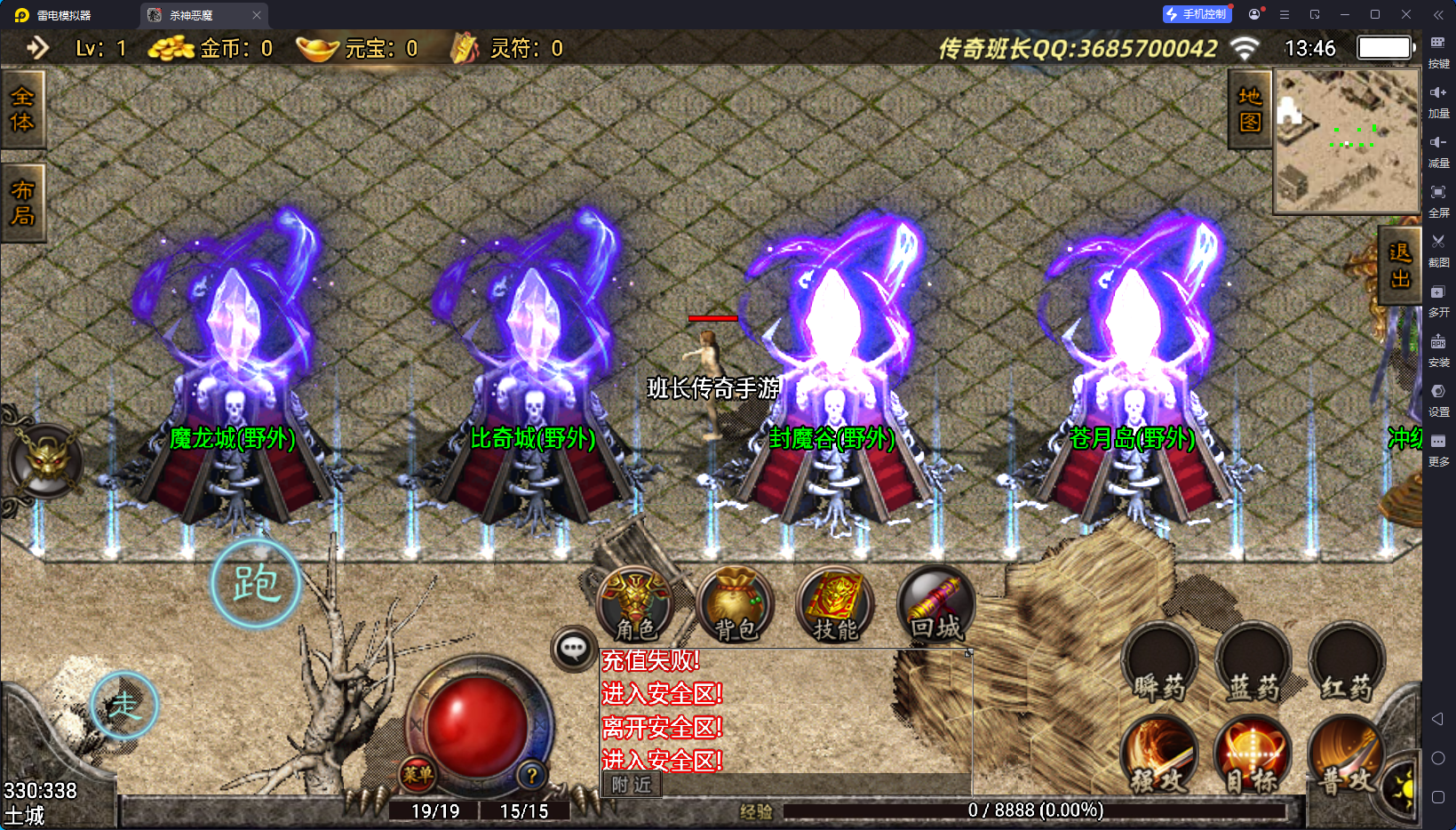Viewport: 1456px width, 830px height.
Task: Use the 瞬药 instant potion slot
Action: [1159, 665]
